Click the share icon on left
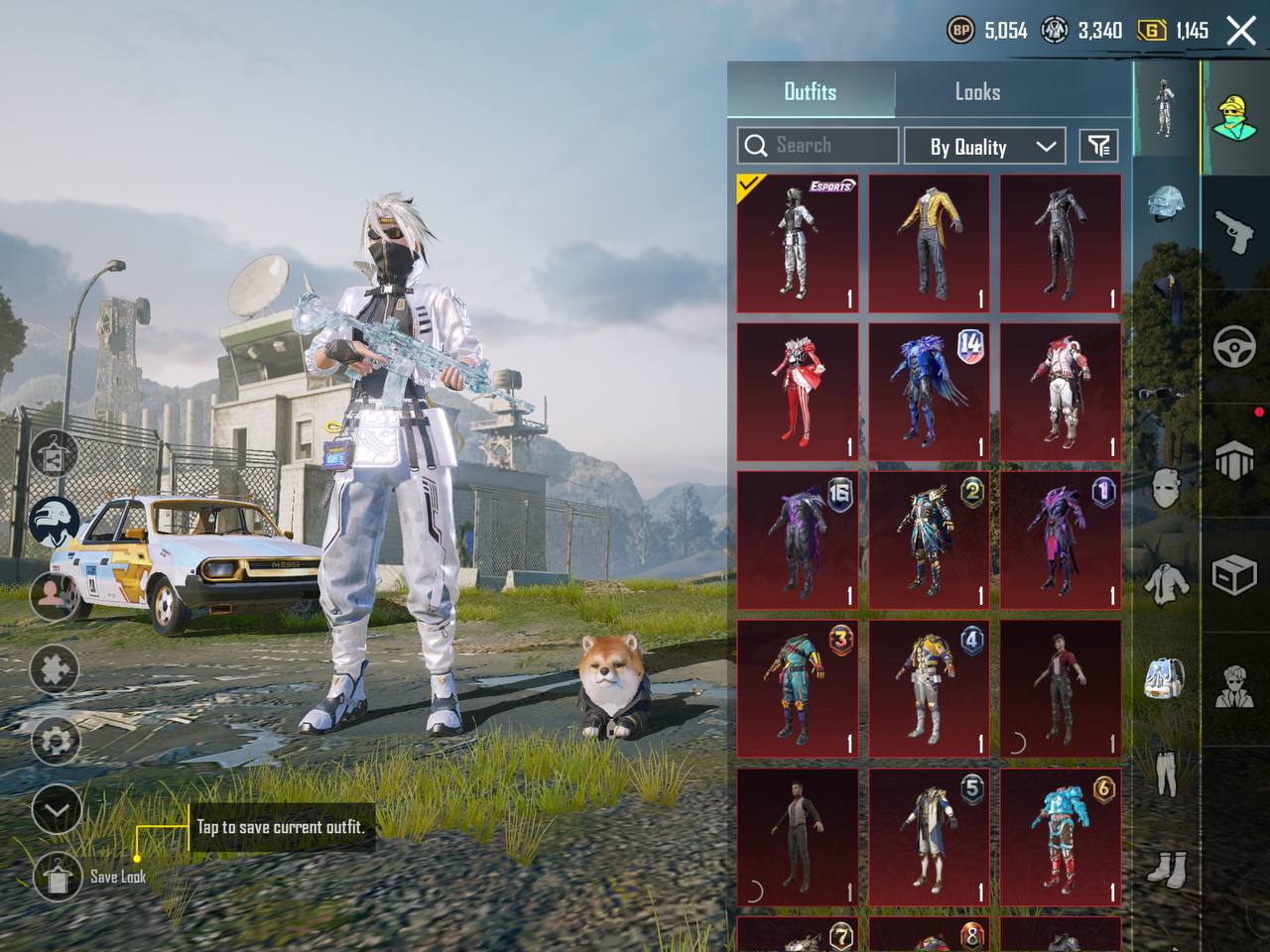1270x952 pixels. (x=55, y=457)
